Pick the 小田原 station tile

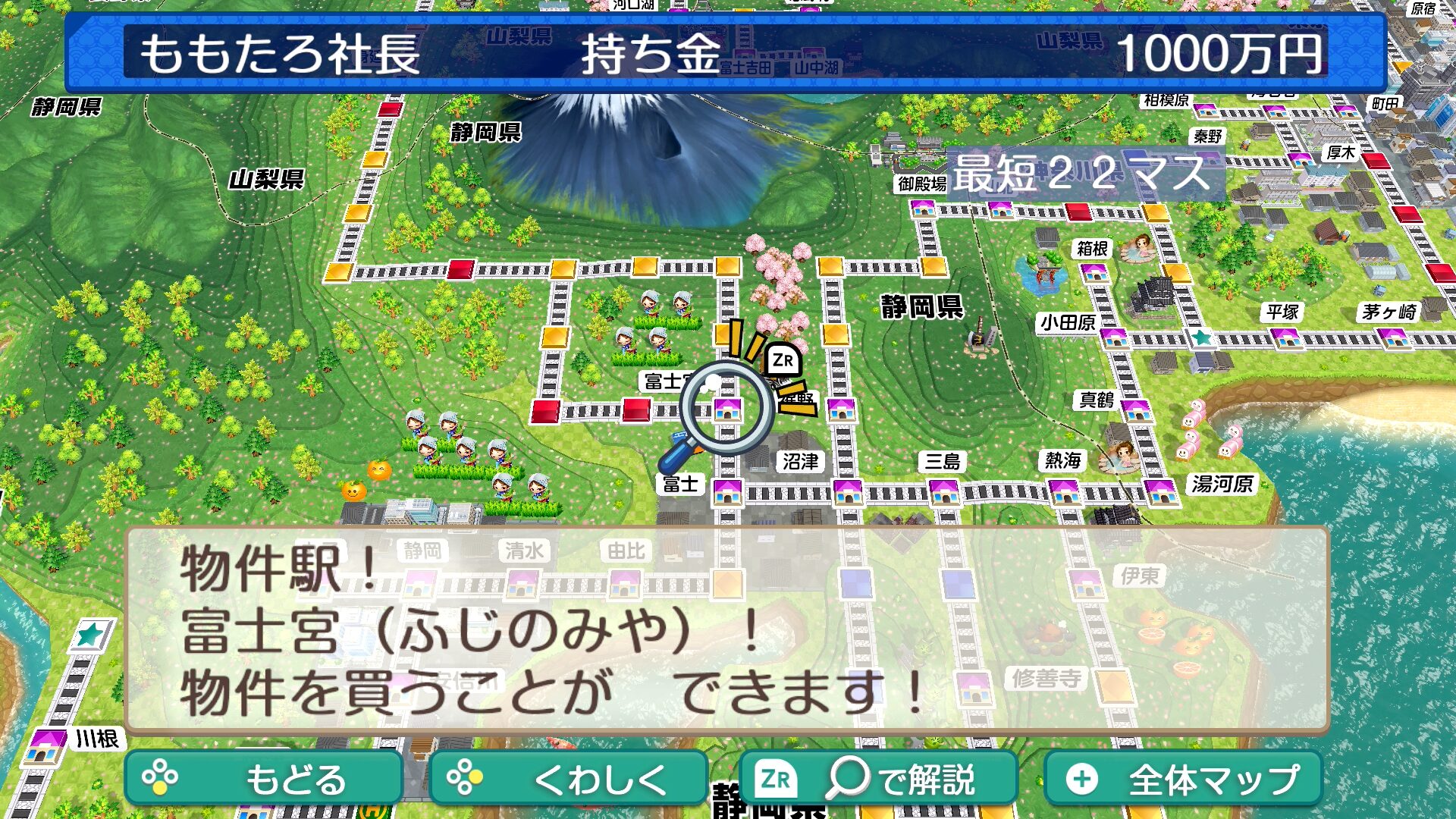click(1114, 337)
